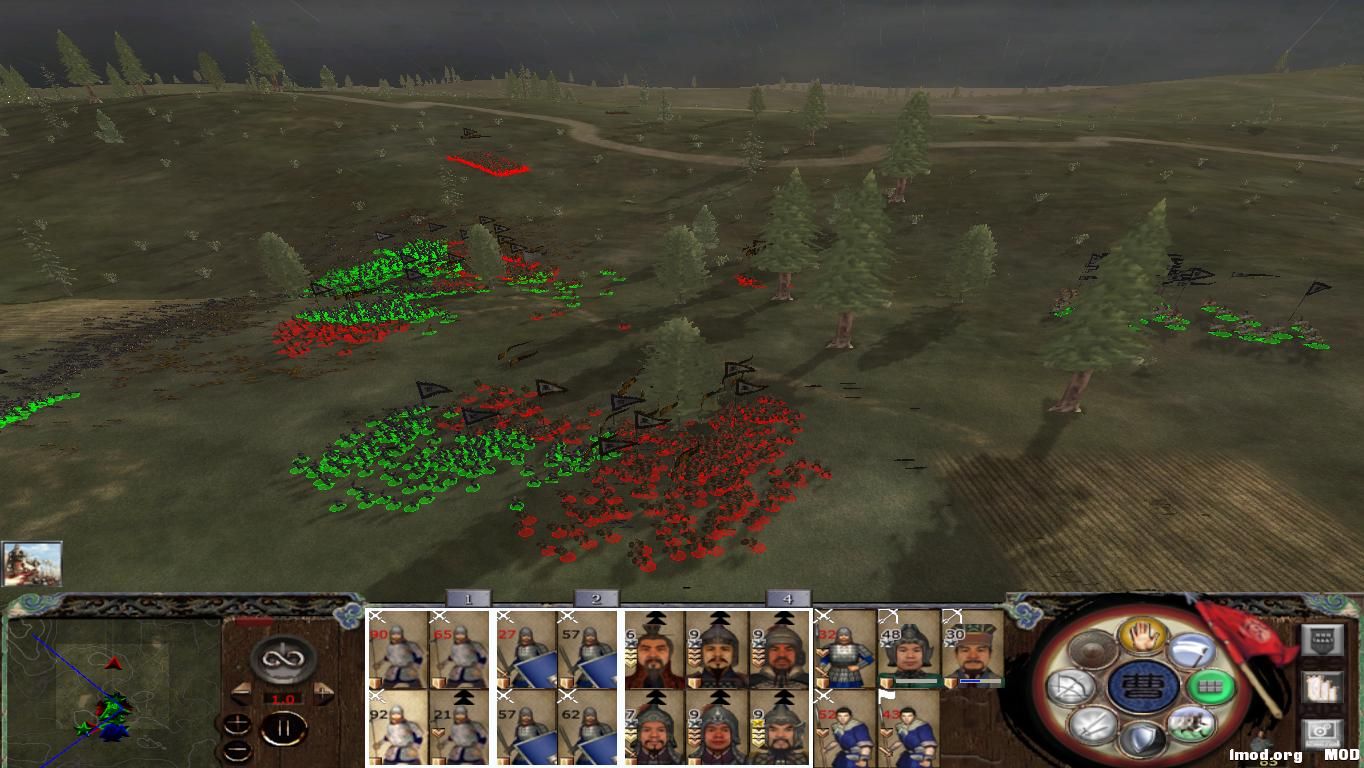Viewport: 1364px width, 768px height.
Task: Expand the left arrow beside the speed display
Action: click(242, 692)
